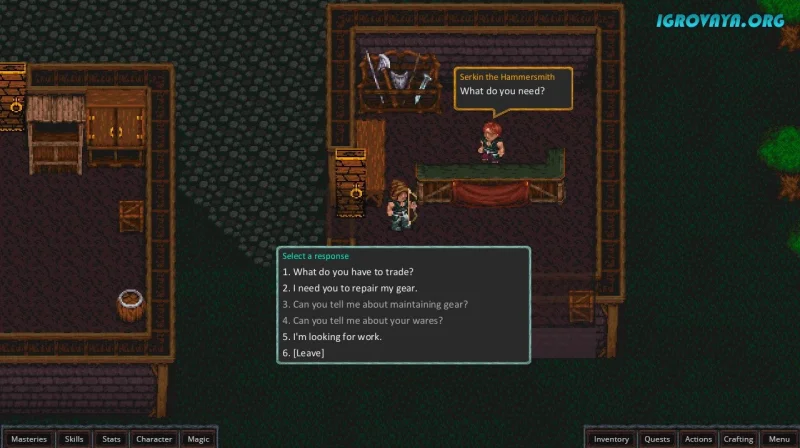Show the Quests log

coord(657,439)
